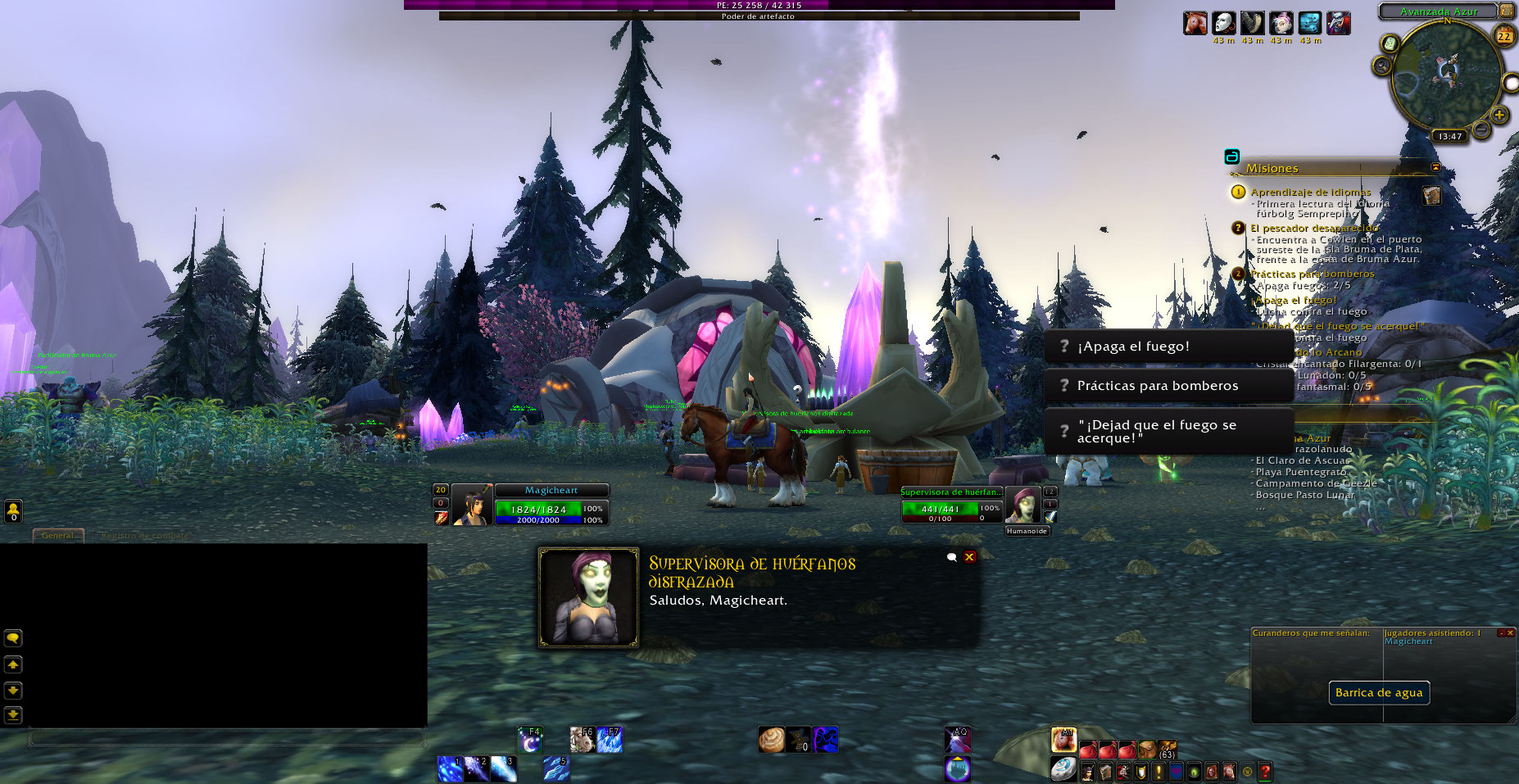
Task: Collapse the Misiones quest tracker
Action: pyautogui.click(x=1435, y=167)
